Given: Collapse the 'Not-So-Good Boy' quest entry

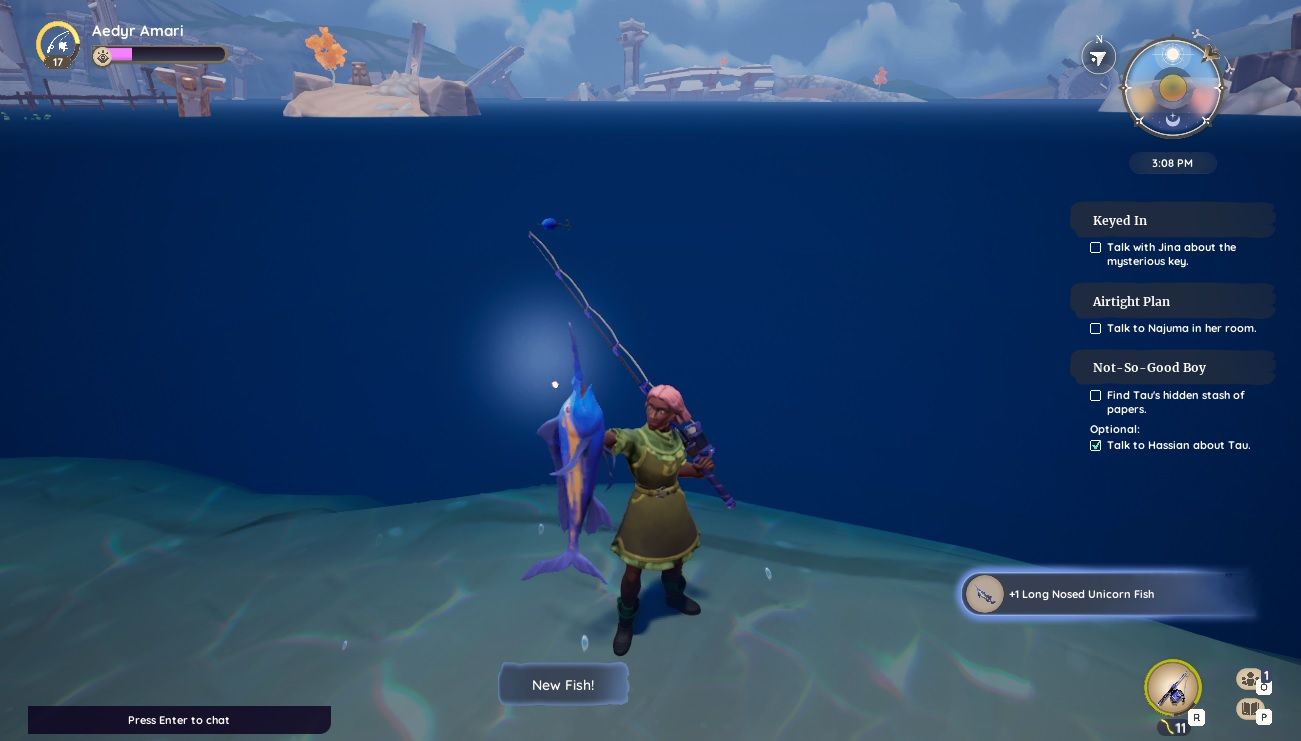Looking at the screenshot, I should click(x=1149, y=367).
